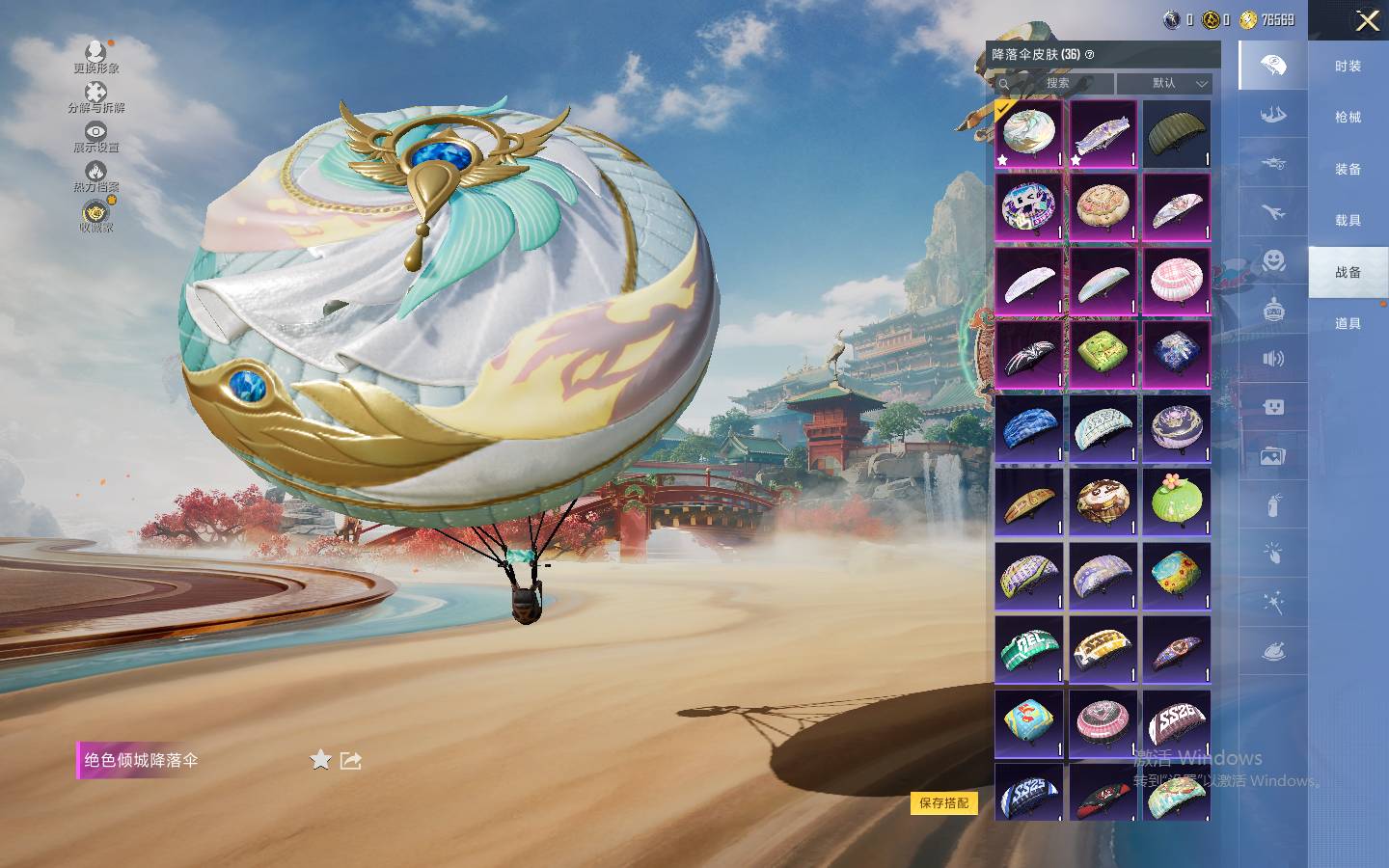The width and height of the screenshot is (1389, 868).
Task: Choose the pink striped round parachute skin
Action: pyautogui.click(x=1176, y=281)
